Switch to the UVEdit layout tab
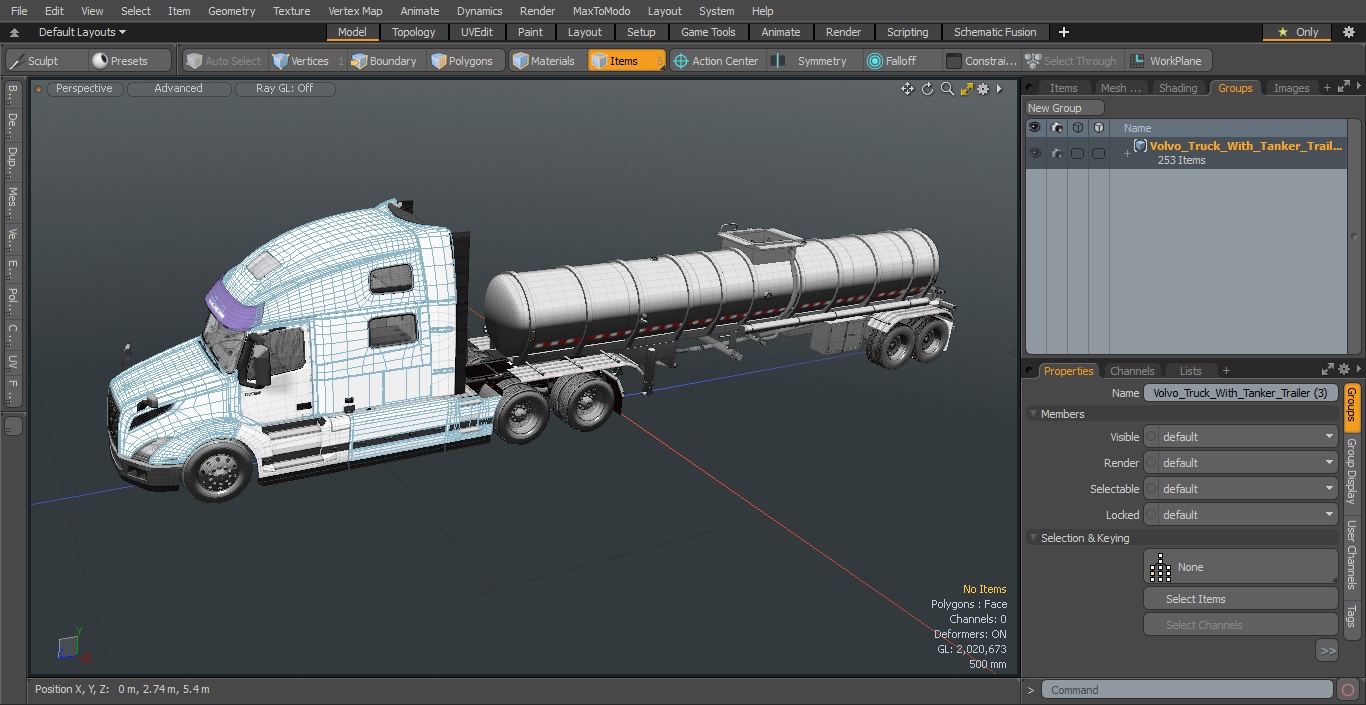This screenshot has height=705, width=1366. coord(476,32)
